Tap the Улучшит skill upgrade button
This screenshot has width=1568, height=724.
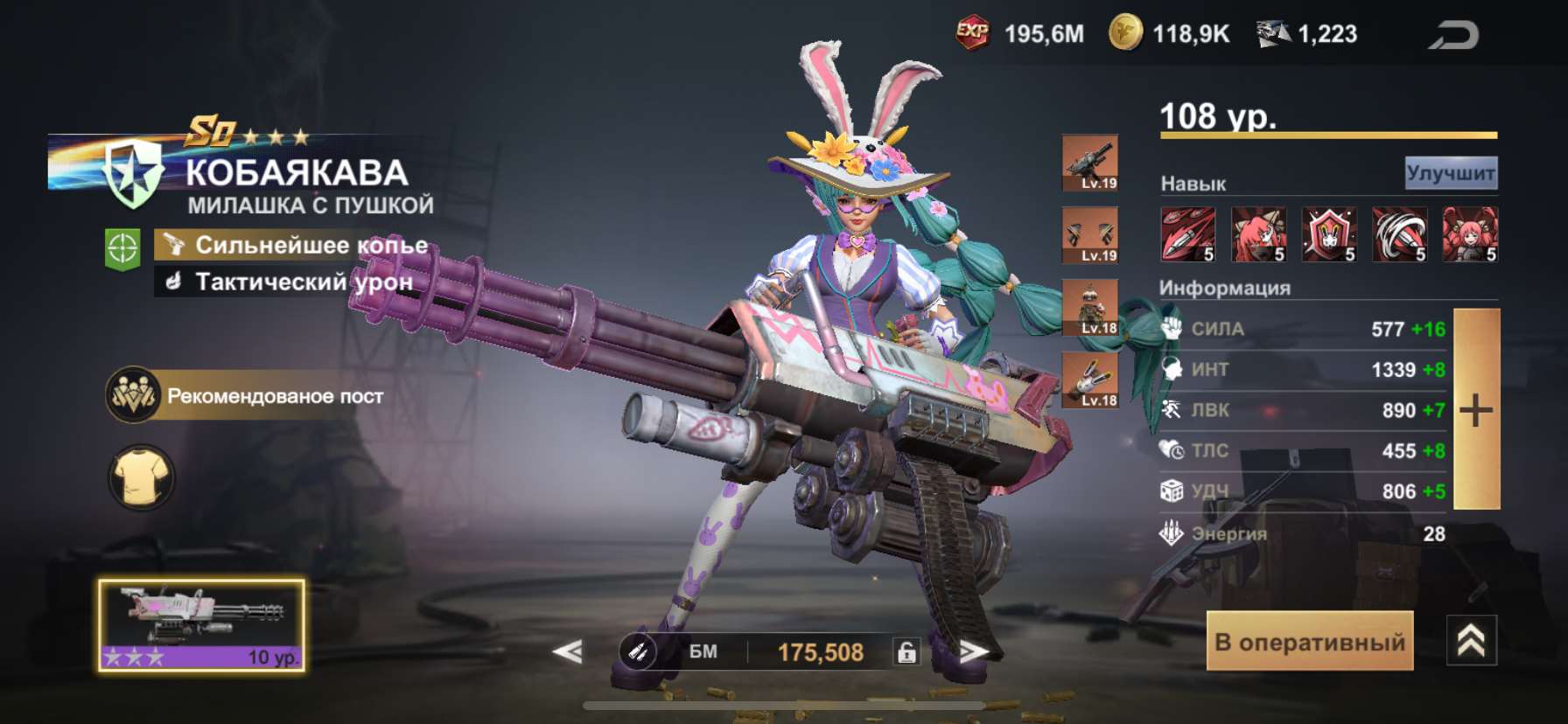tap(1450, 173)
